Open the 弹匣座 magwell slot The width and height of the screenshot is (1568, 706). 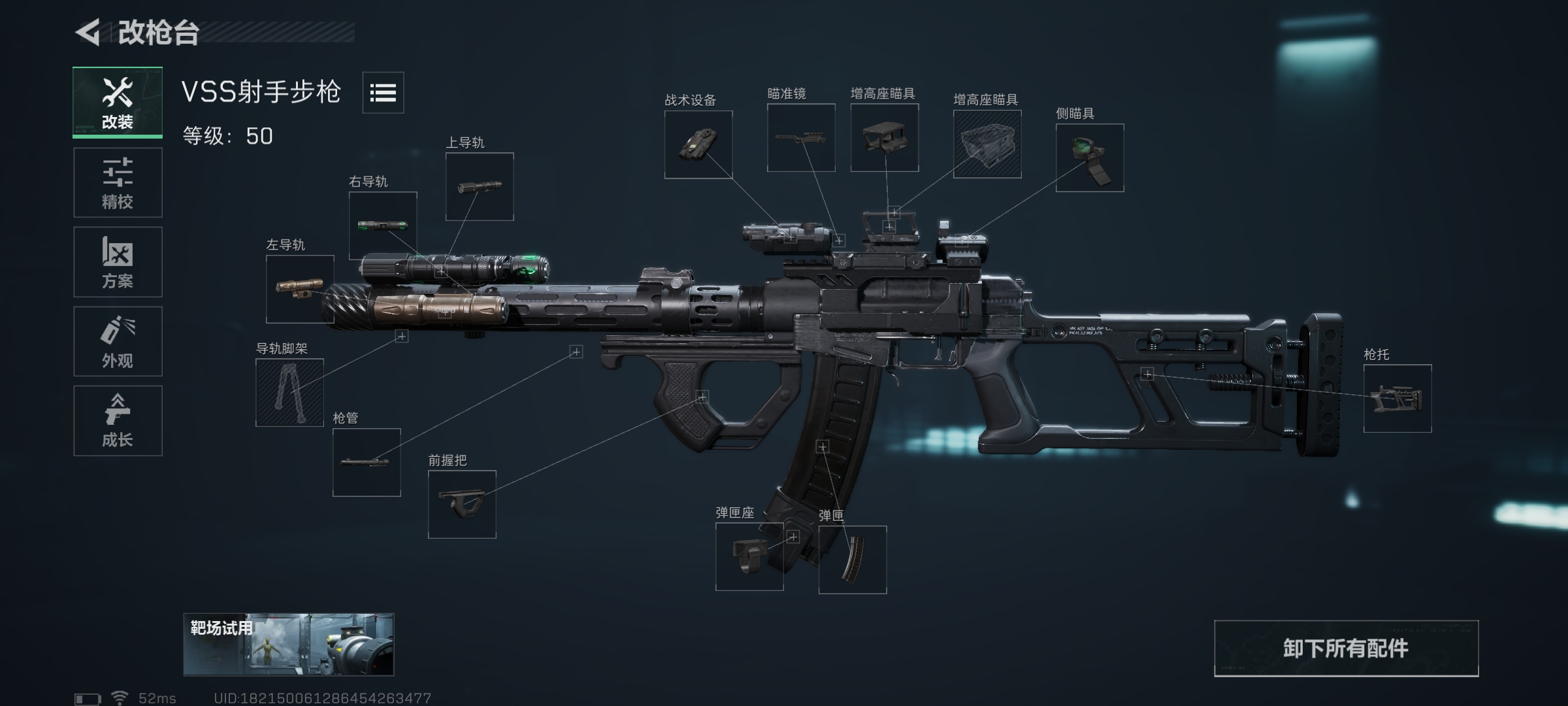749,556
